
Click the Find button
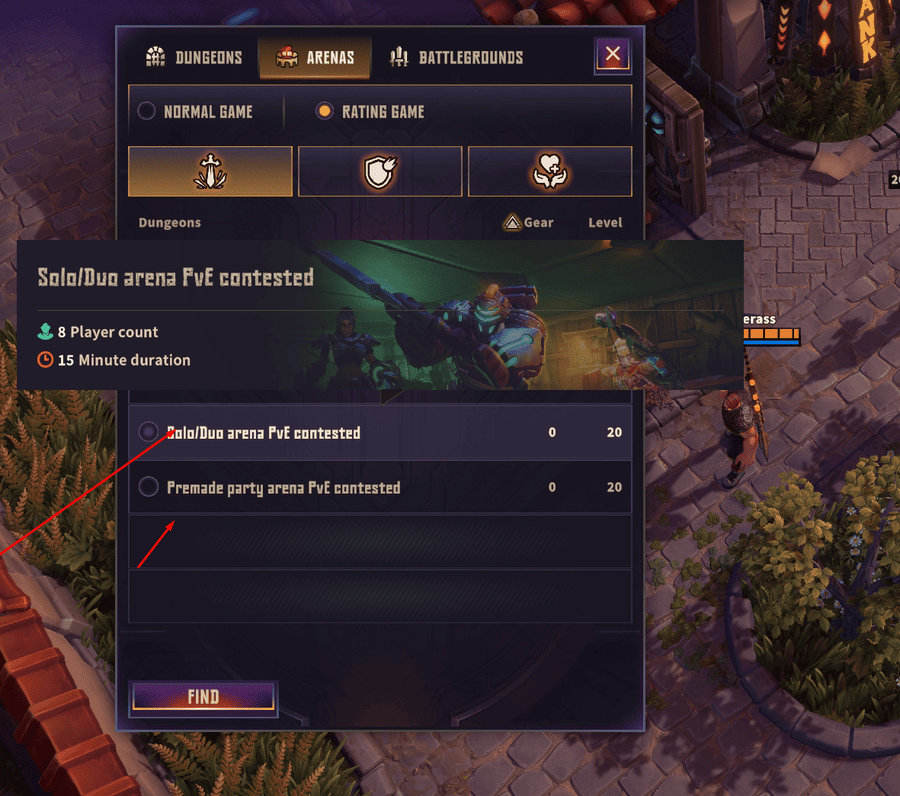coord(203,697)
